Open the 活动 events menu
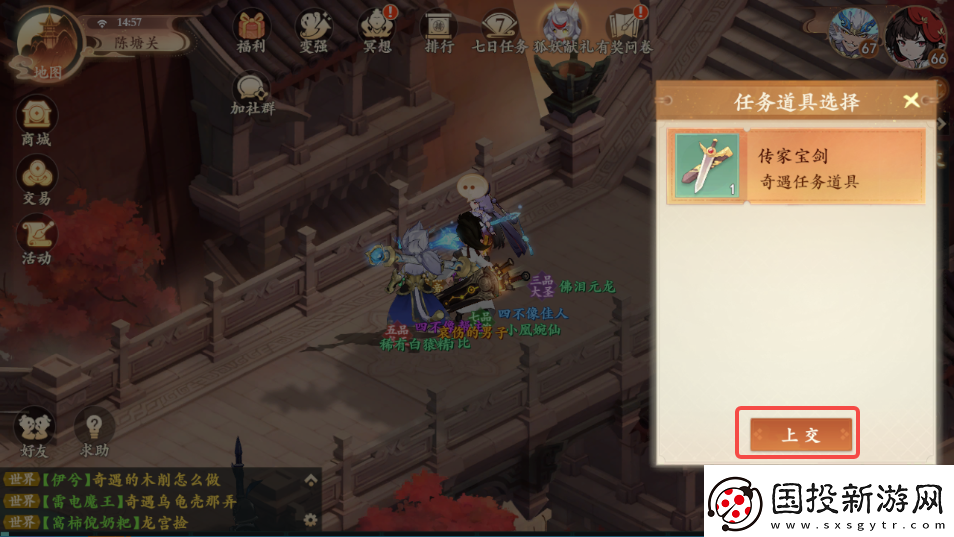The width and height of the screenshot is (954, 537). point(36,239)
